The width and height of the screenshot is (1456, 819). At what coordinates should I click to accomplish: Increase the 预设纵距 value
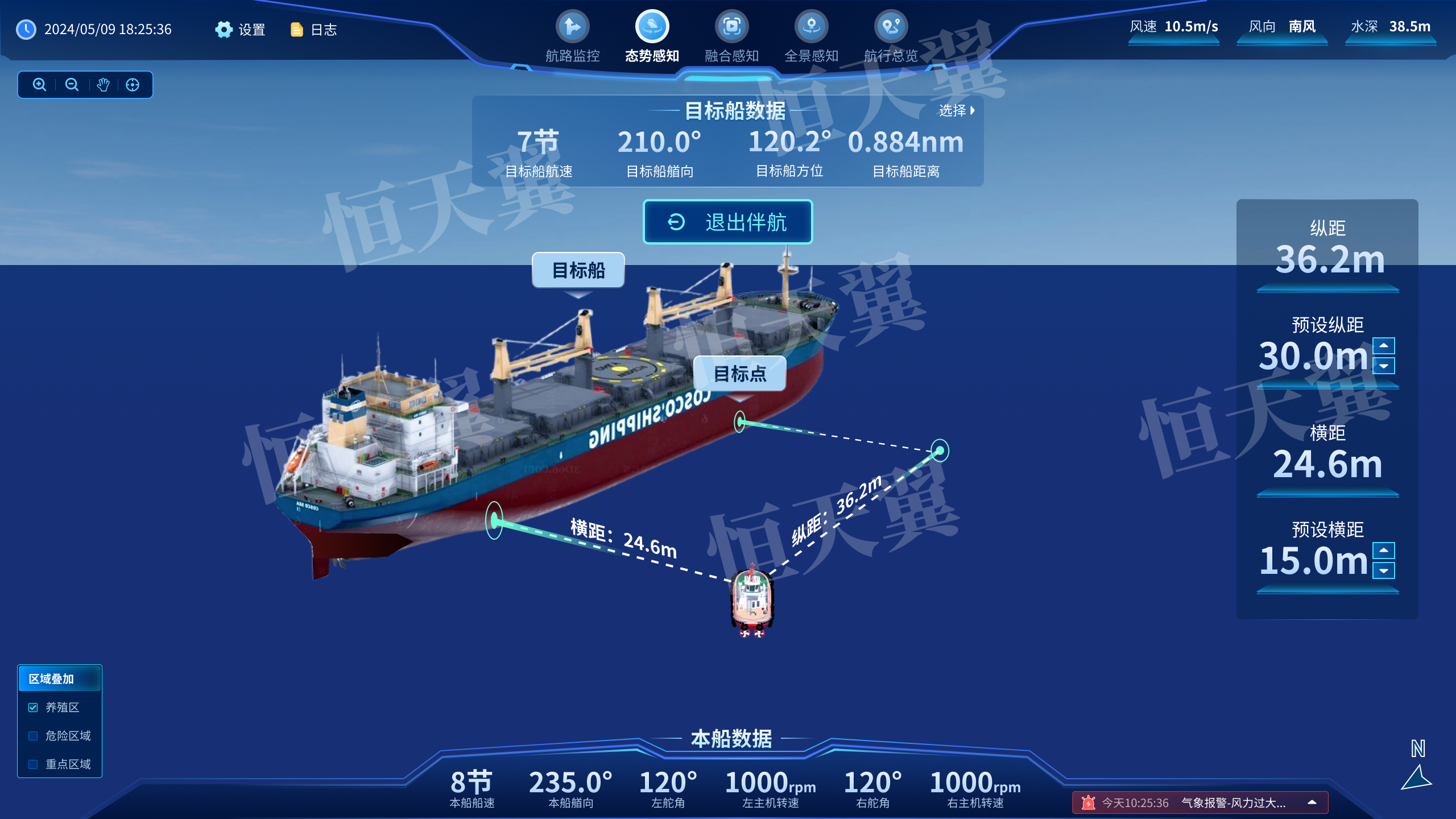[x=1383, y=346]
